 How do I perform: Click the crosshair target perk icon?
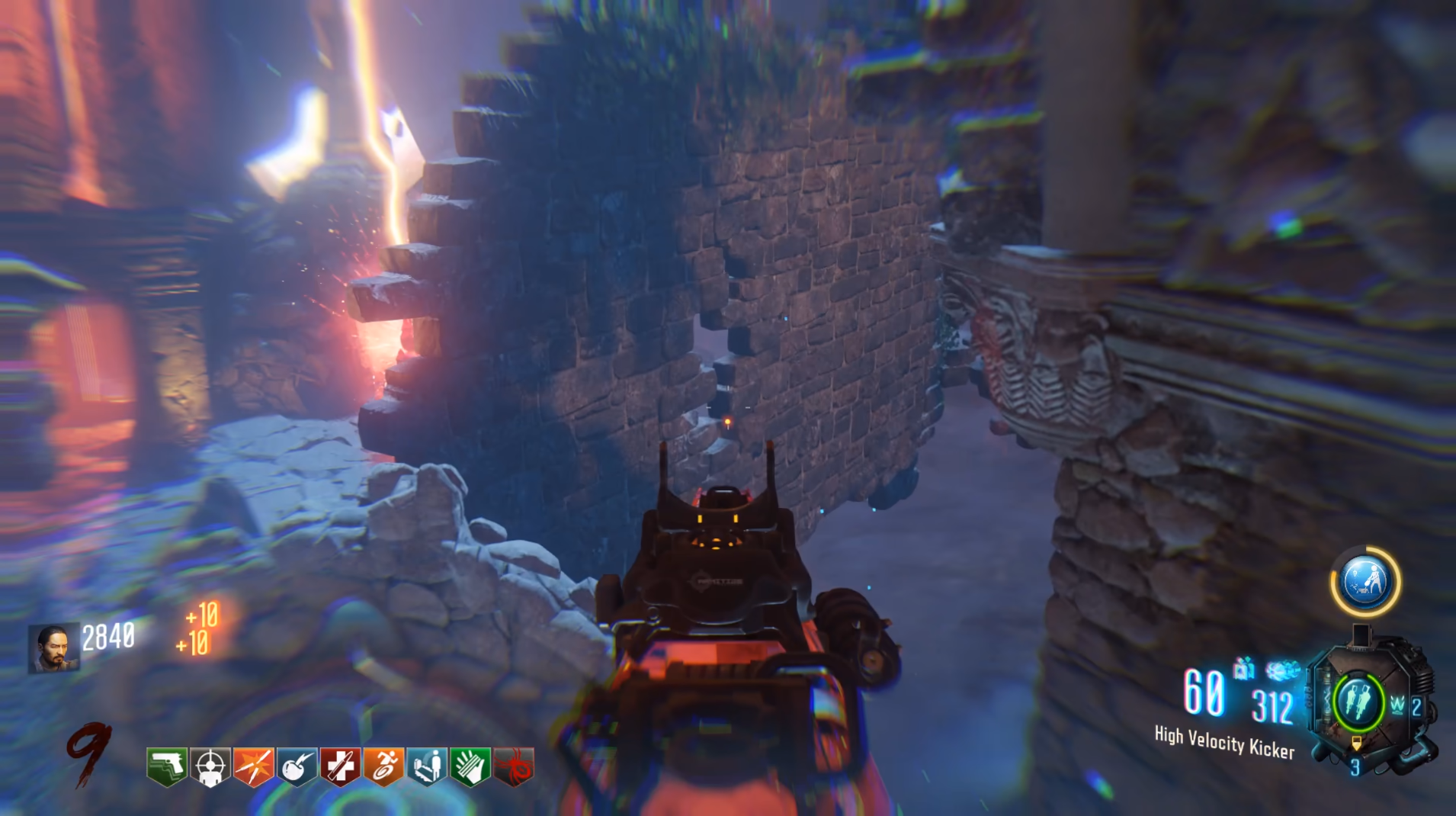click(210, 766)
